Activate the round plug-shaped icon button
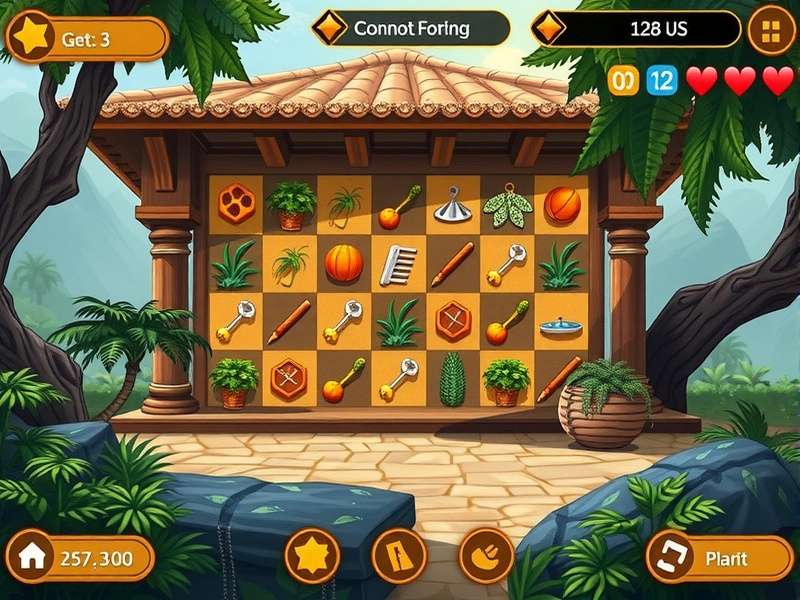 [485, 555]
